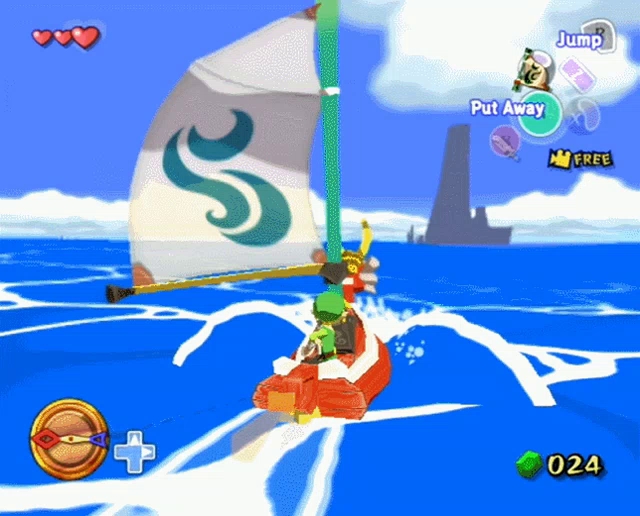Click the sword icon slot
The height and width of the screenshot is (516, 640).
pyautogui.click(x=506, y=143)
